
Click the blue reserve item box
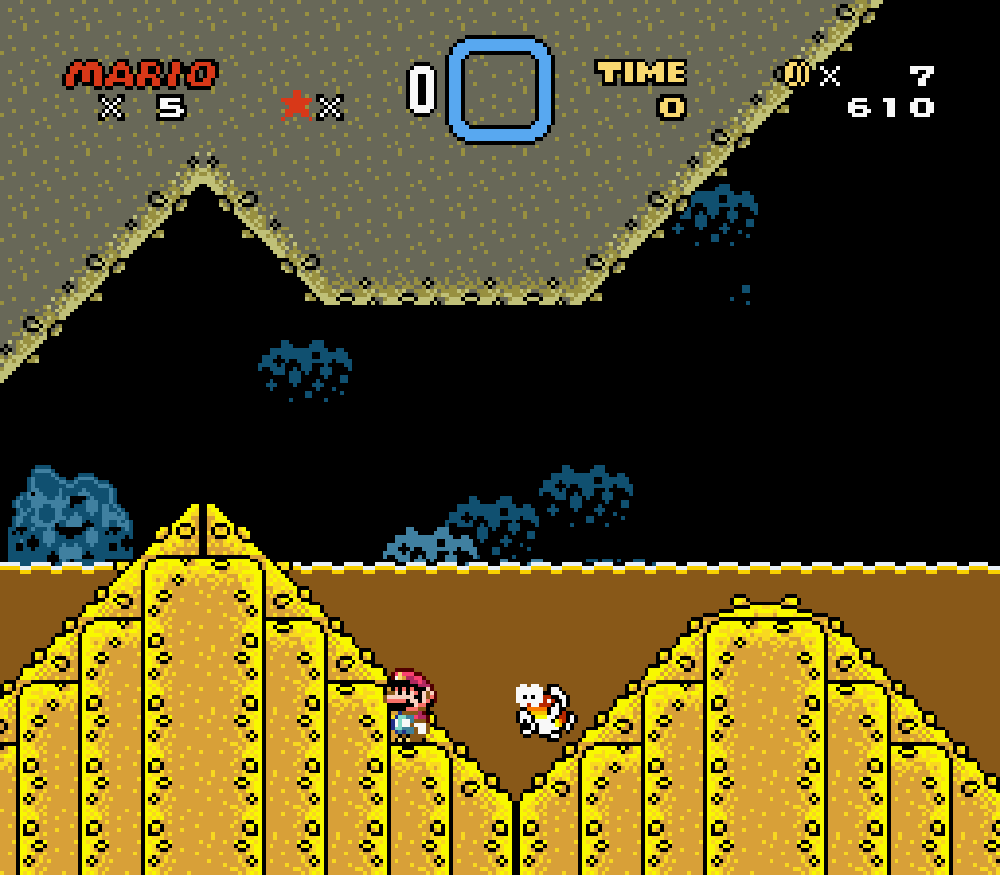(x=499, y=89)
